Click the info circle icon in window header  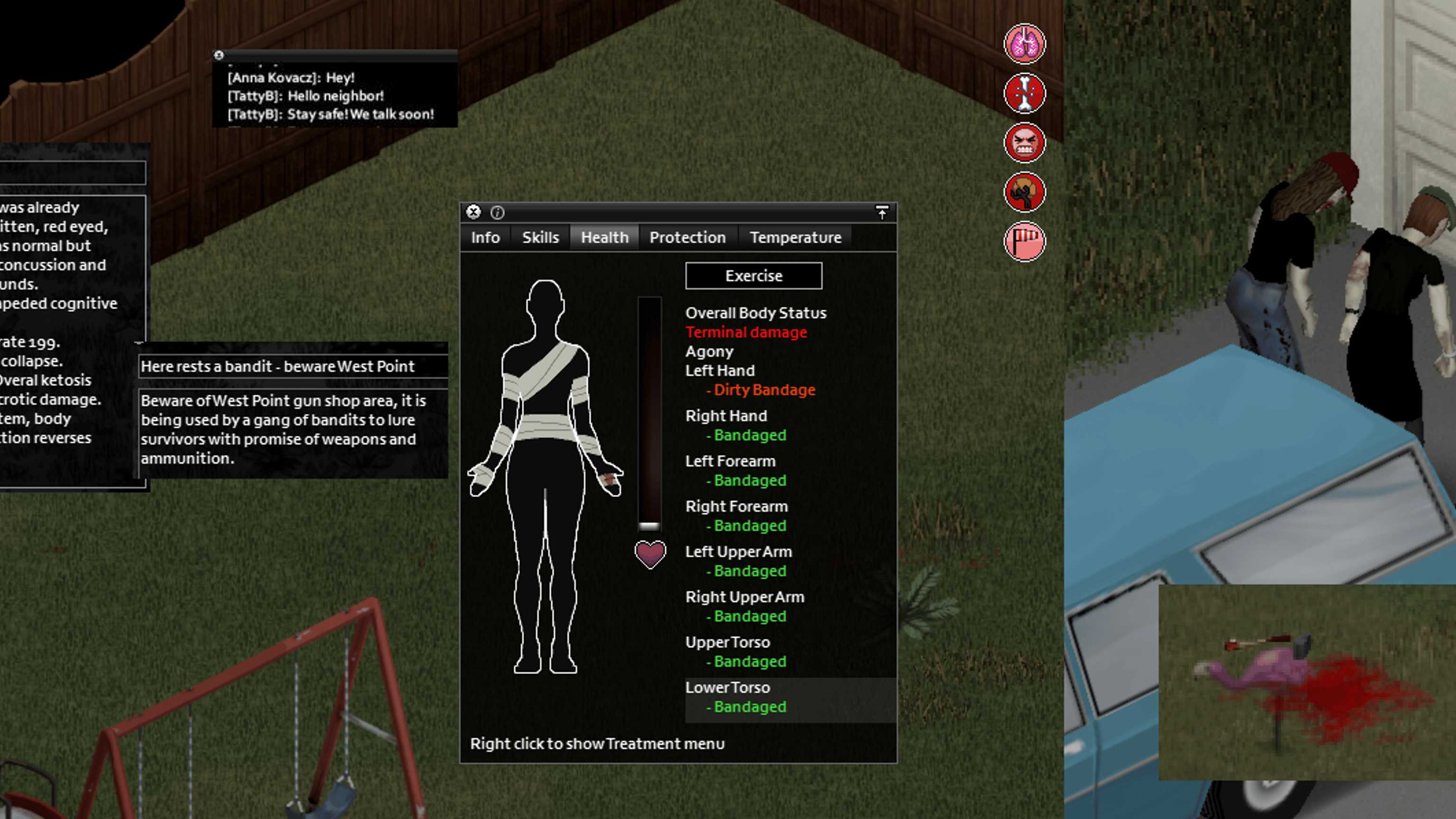[497, 212]
